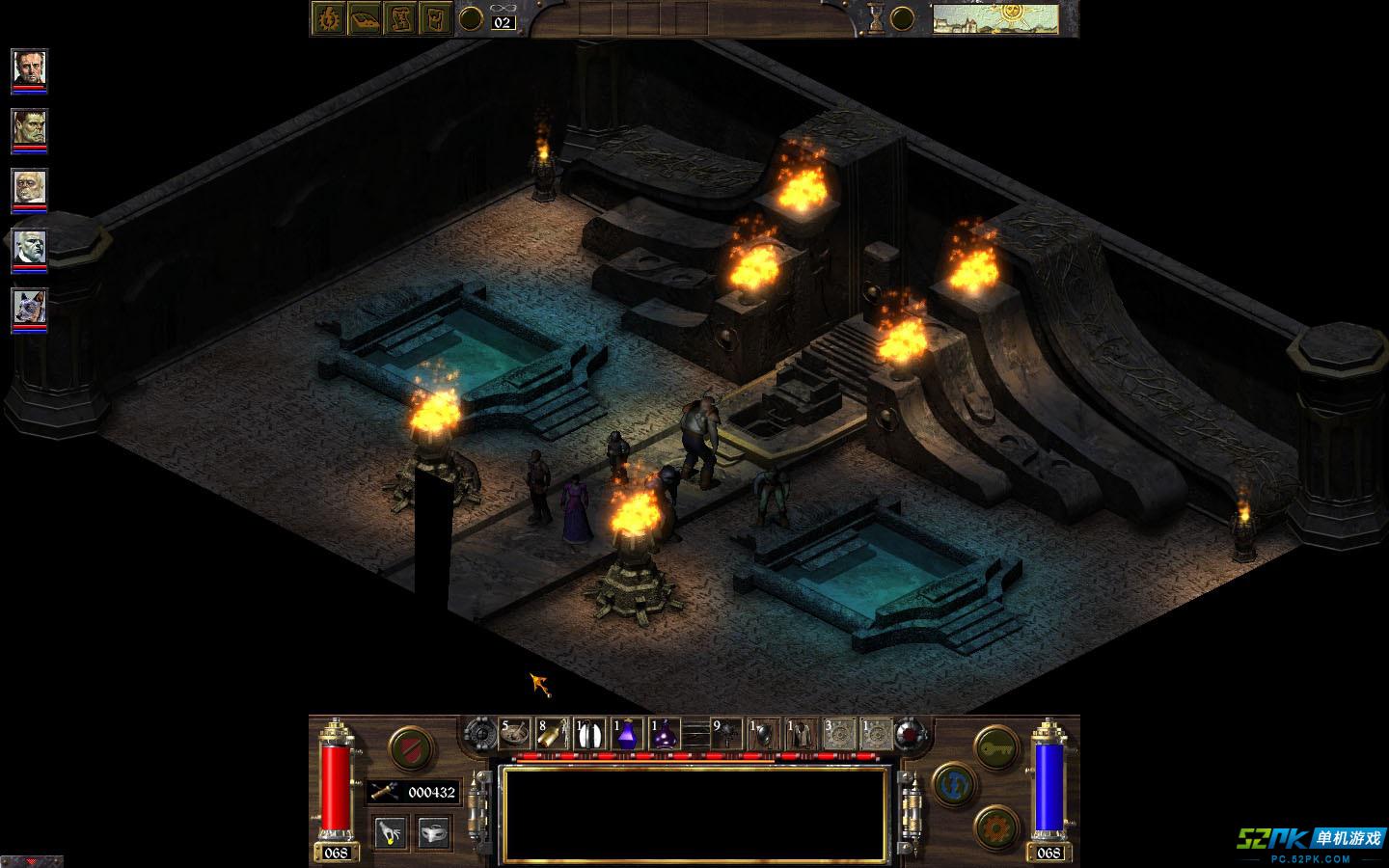Open the torn-paper inventory icon
Screen dimensions: 1389x868
[438, 18]
